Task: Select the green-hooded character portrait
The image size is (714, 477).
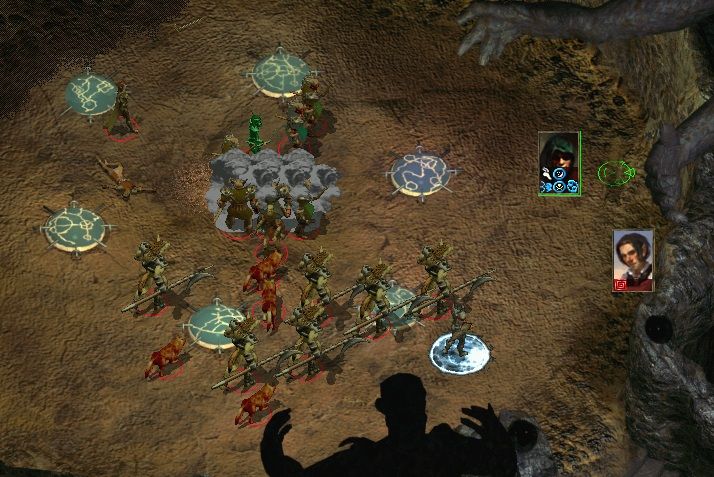Action: pyautogui.click(x=559, y=159)
